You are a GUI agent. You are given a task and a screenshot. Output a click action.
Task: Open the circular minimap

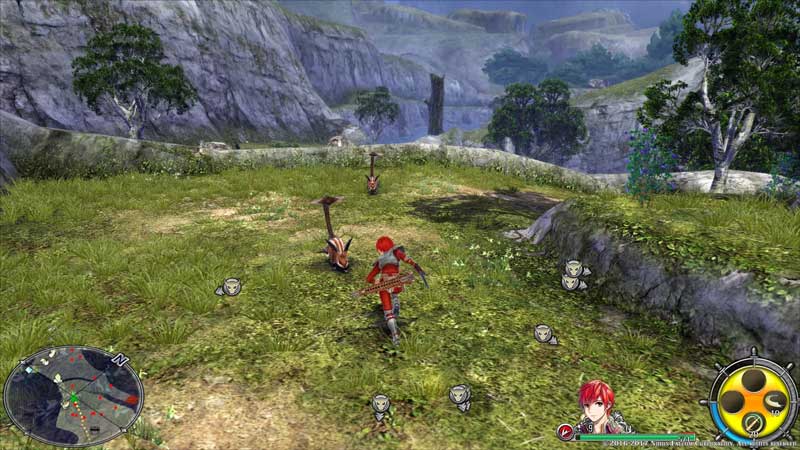(72, 397)
